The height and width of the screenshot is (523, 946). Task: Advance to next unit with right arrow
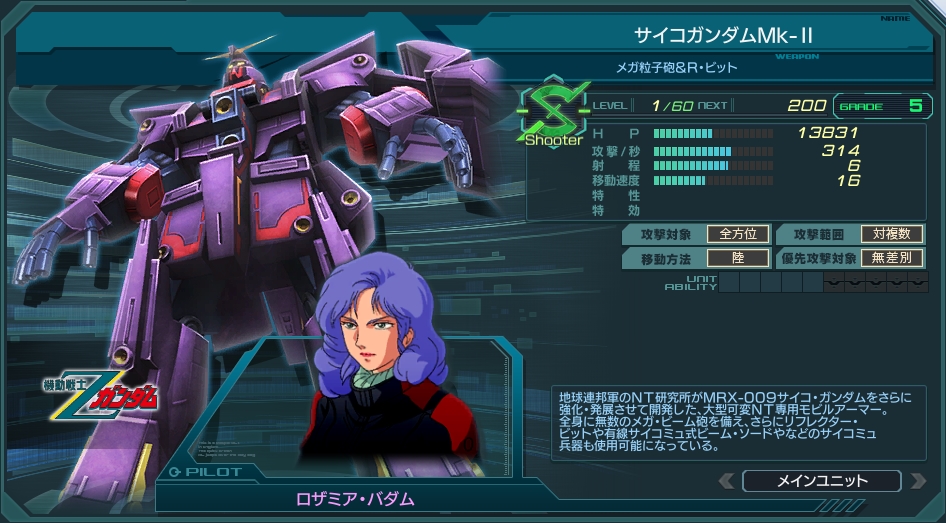click(918, 481)
